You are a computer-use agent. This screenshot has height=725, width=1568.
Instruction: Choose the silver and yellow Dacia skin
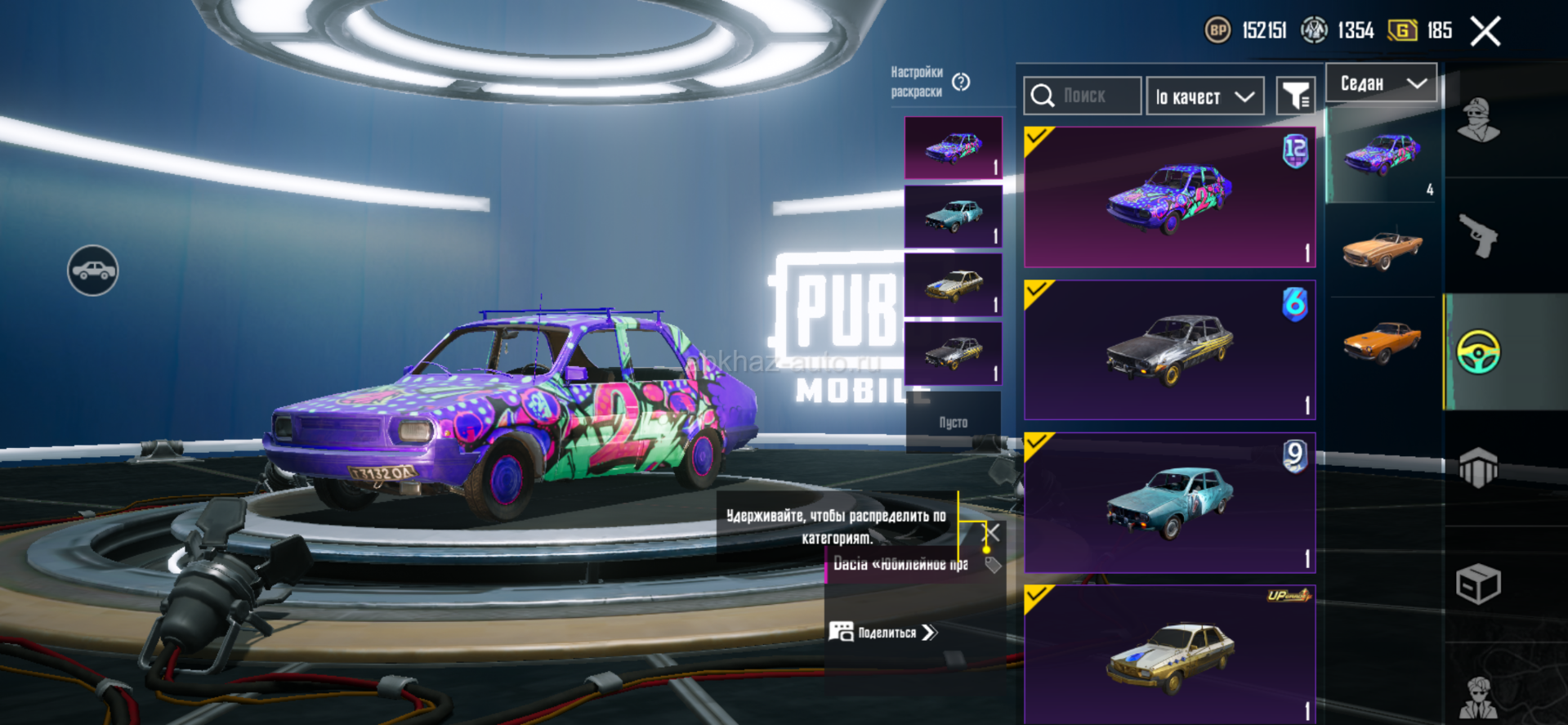click(x=1169, y=350)
